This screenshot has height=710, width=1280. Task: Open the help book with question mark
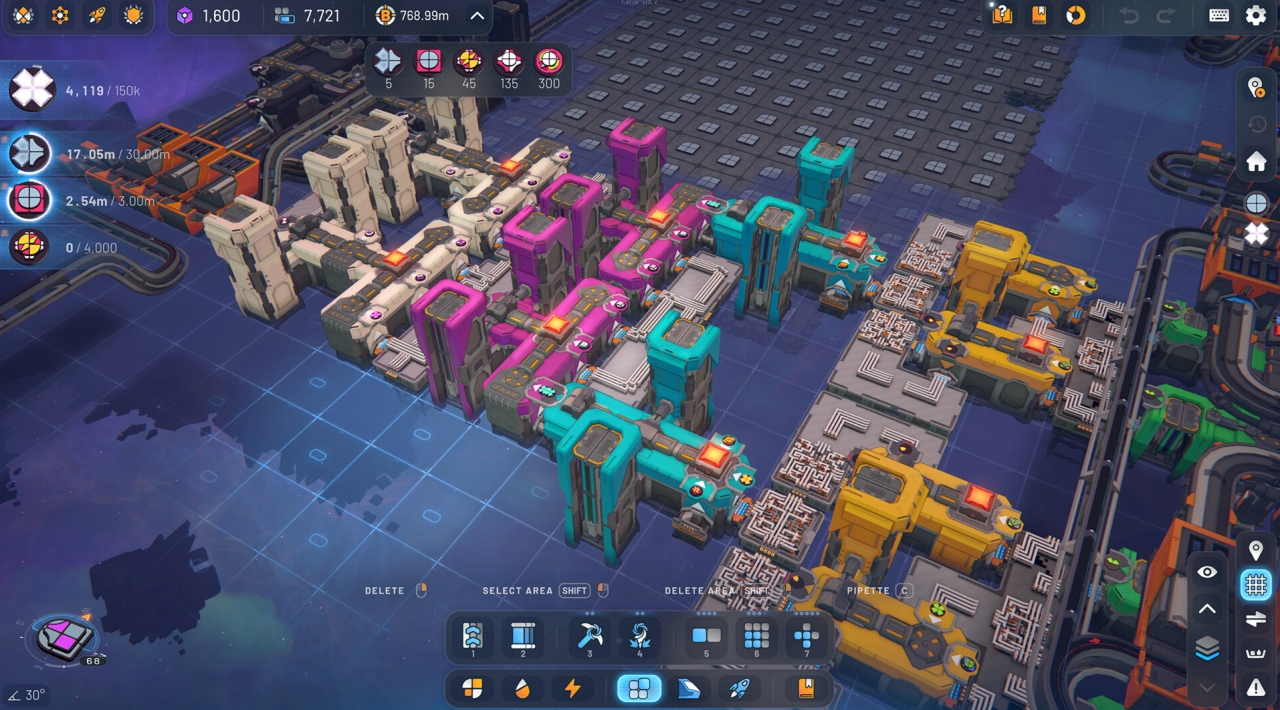pyautogui.click(x=1002, y=15)
